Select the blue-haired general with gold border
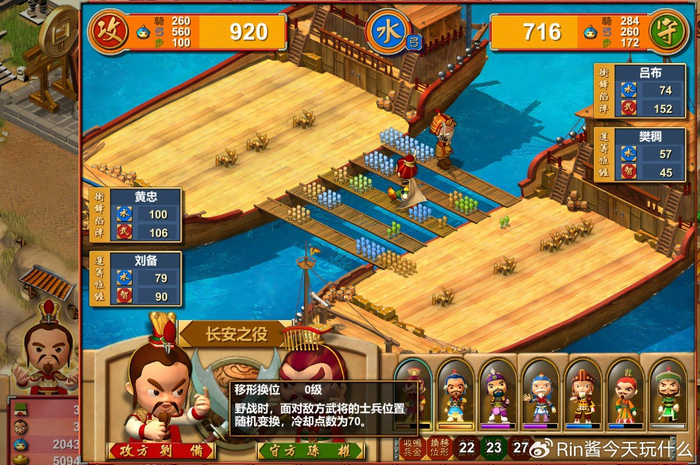 click(x=455, y=393)
